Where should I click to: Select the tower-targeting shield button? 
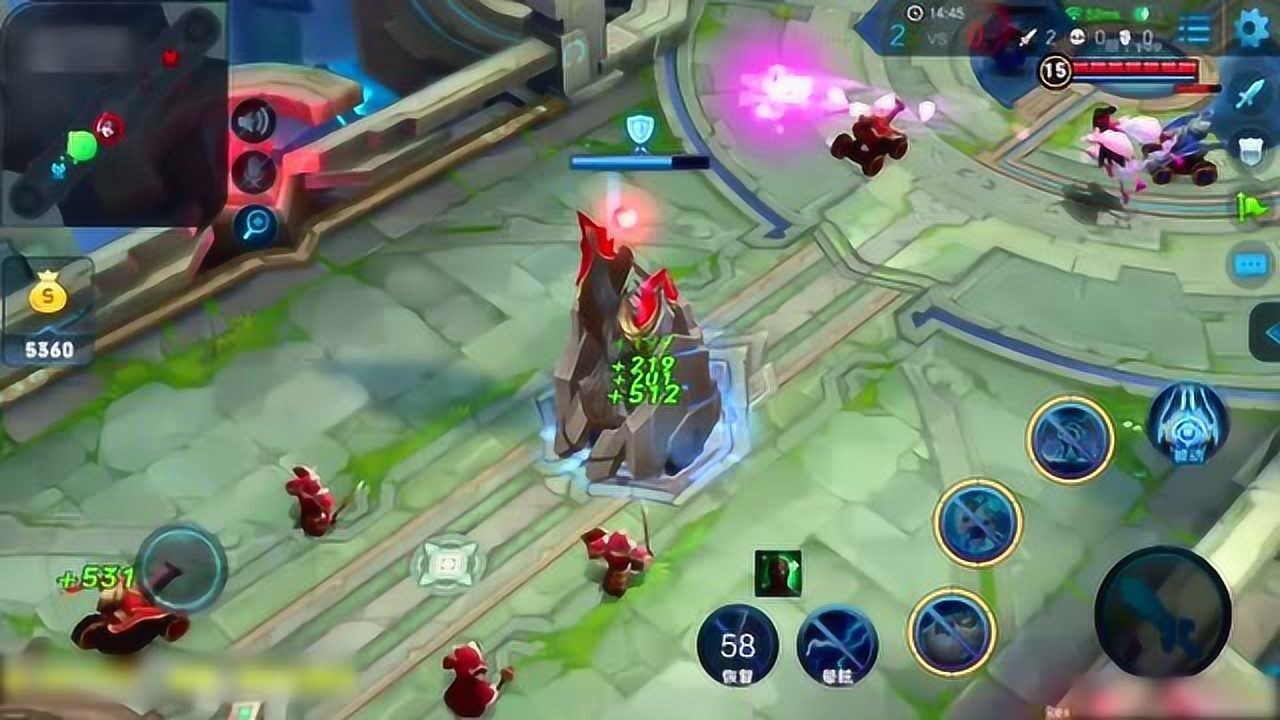click(1250, 148)
